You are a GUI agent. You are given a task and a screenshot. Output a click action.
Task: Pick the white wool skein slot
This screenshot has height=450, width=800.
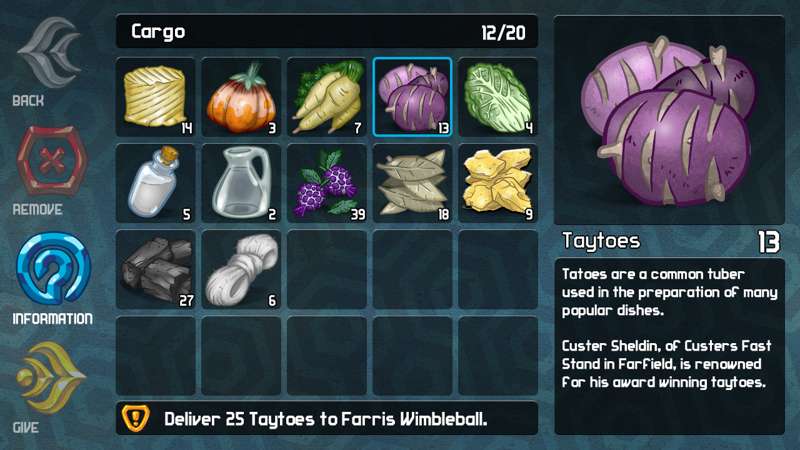(241, 270)
